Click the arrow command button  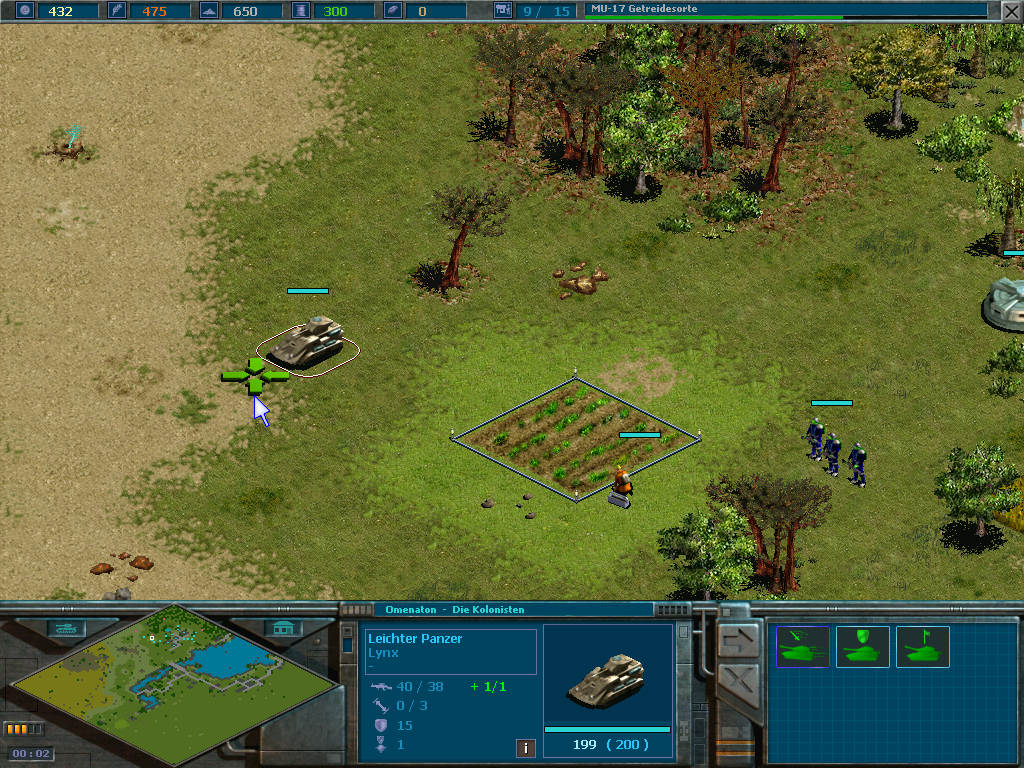[x=738, y=638]
